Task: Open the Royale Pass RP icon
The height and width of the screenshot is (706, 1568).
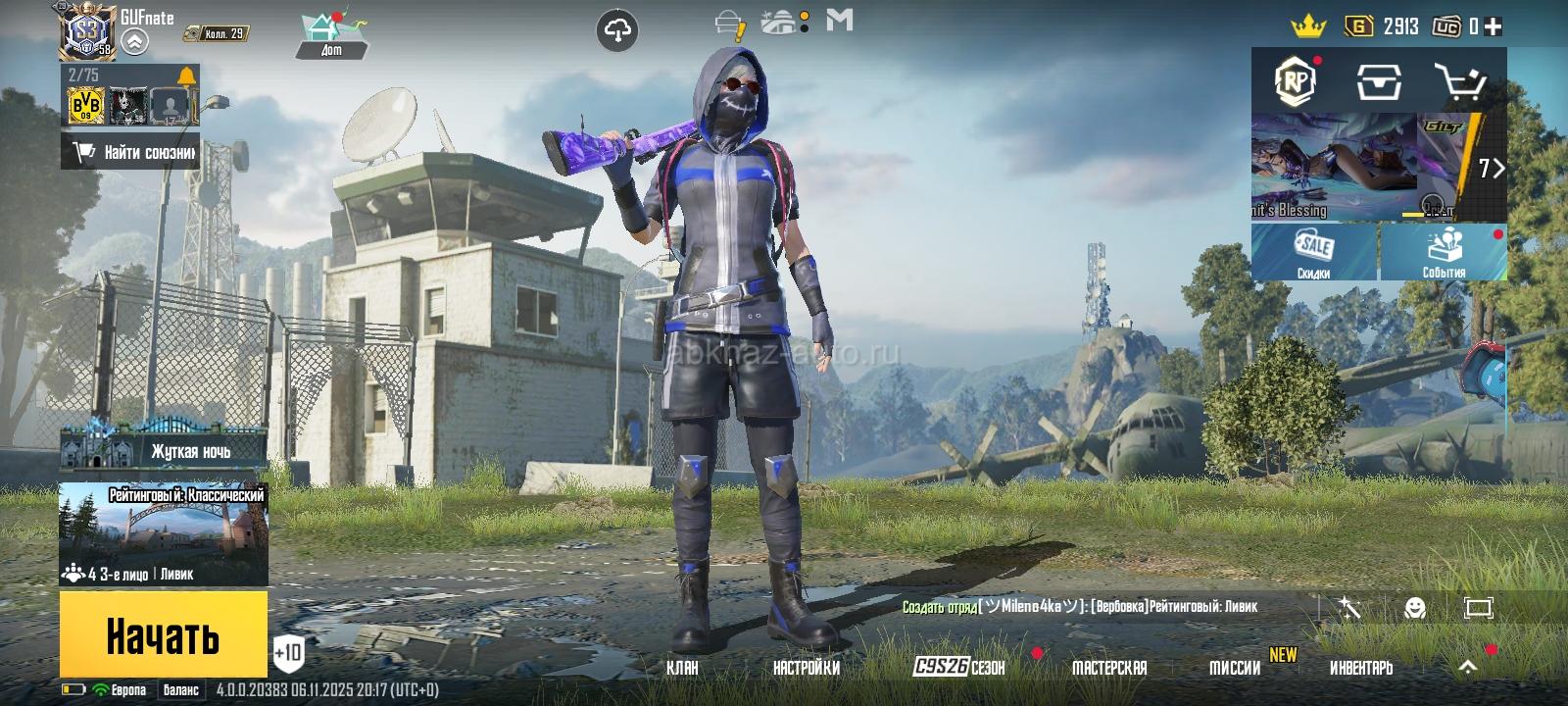Action: [1295, 82]
